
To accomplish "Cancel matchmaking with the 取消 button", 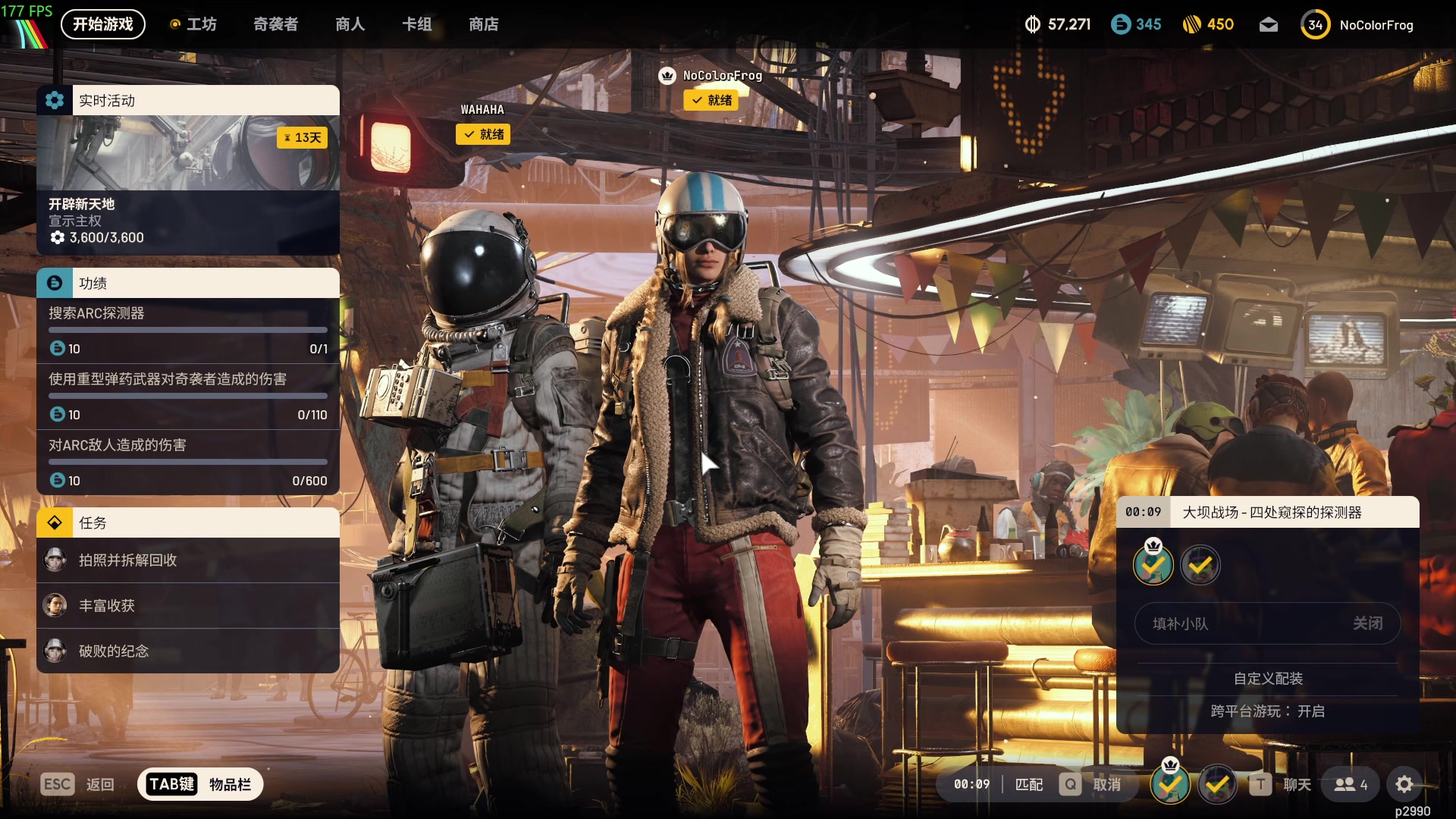I will click(x=1092, y=784).
